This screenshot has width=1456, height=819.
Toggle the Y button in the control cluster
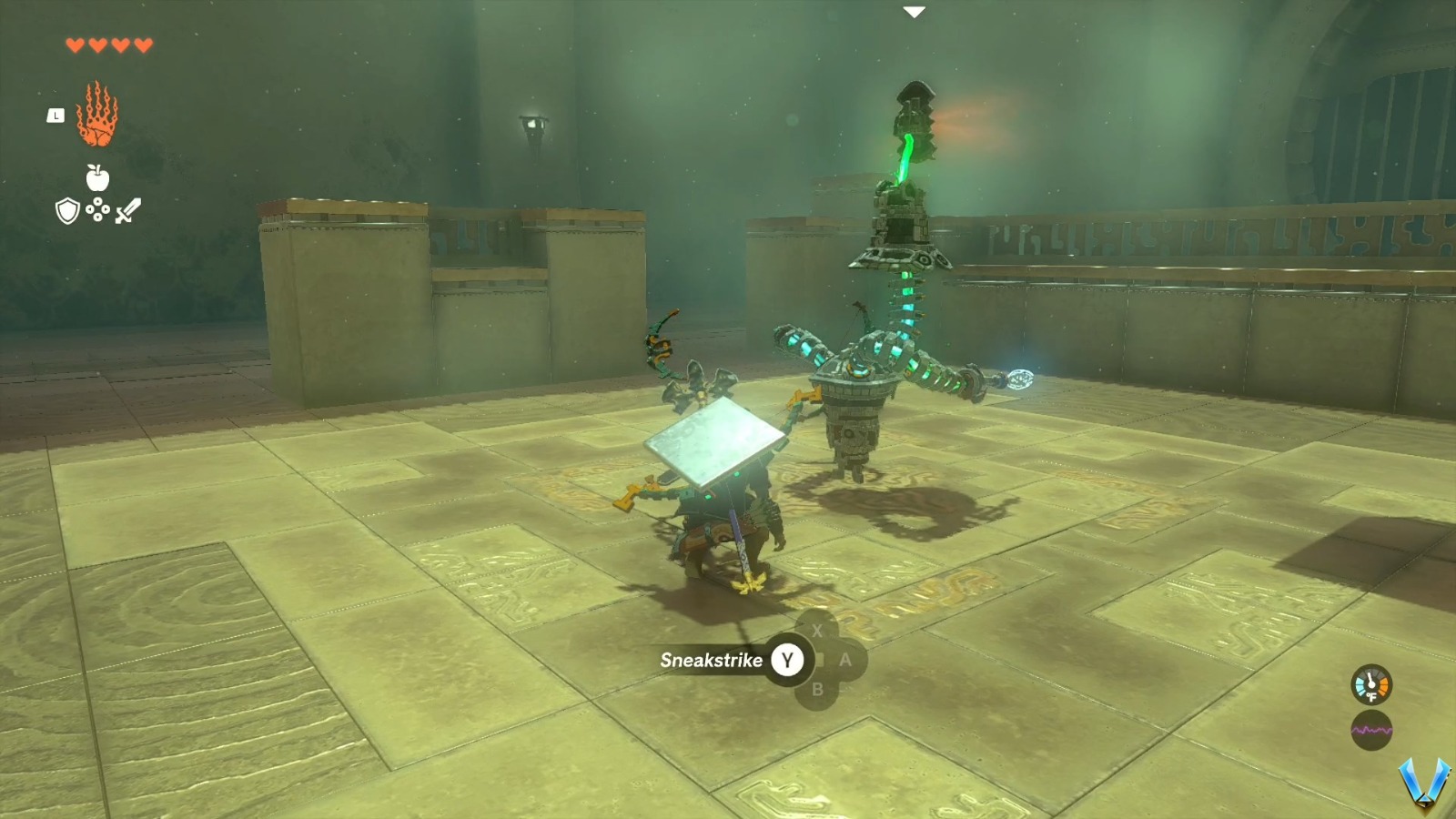click(x=788, y=662)
